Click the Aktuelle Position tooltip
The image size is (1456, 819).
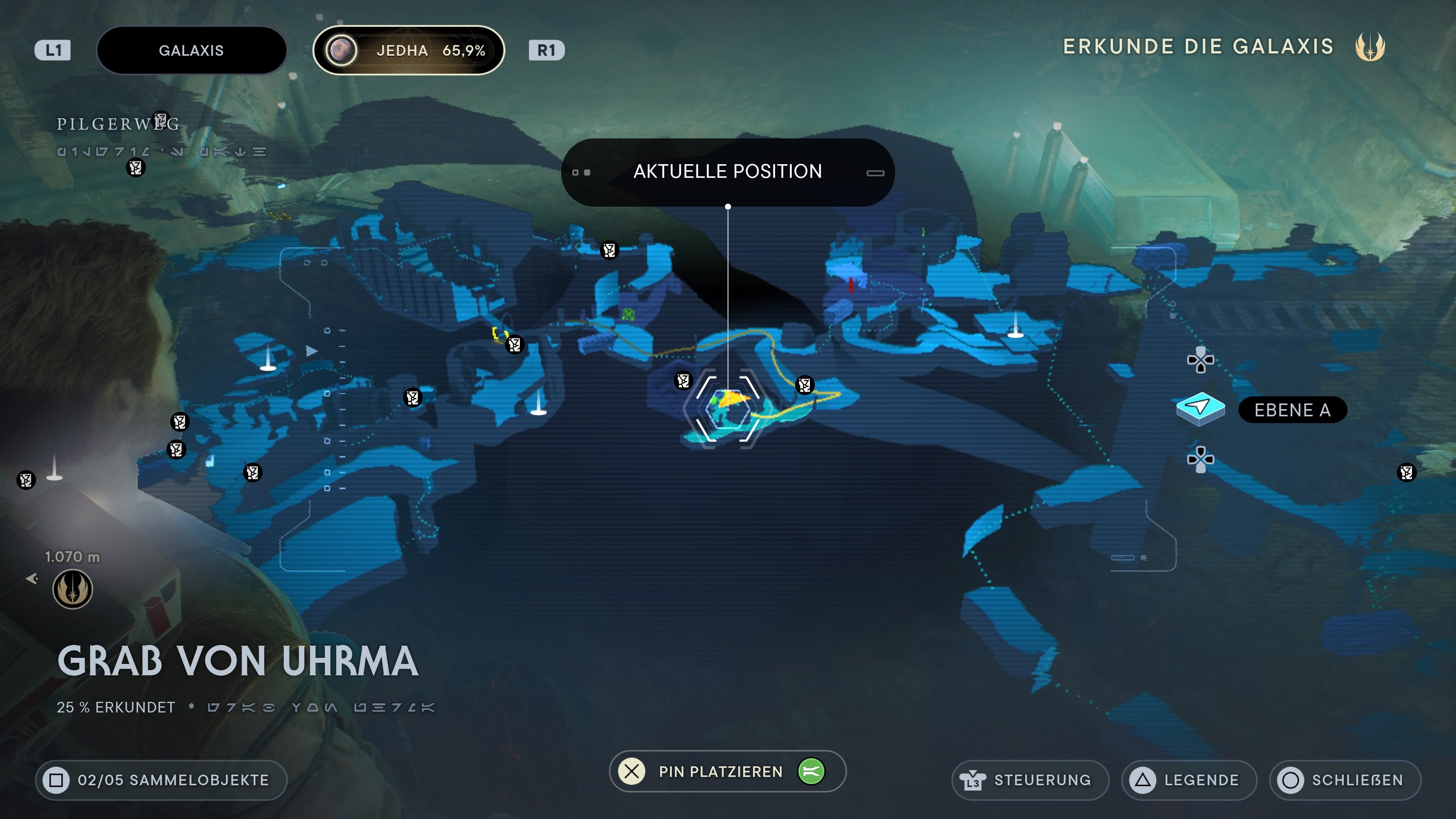tap(728, 172)
